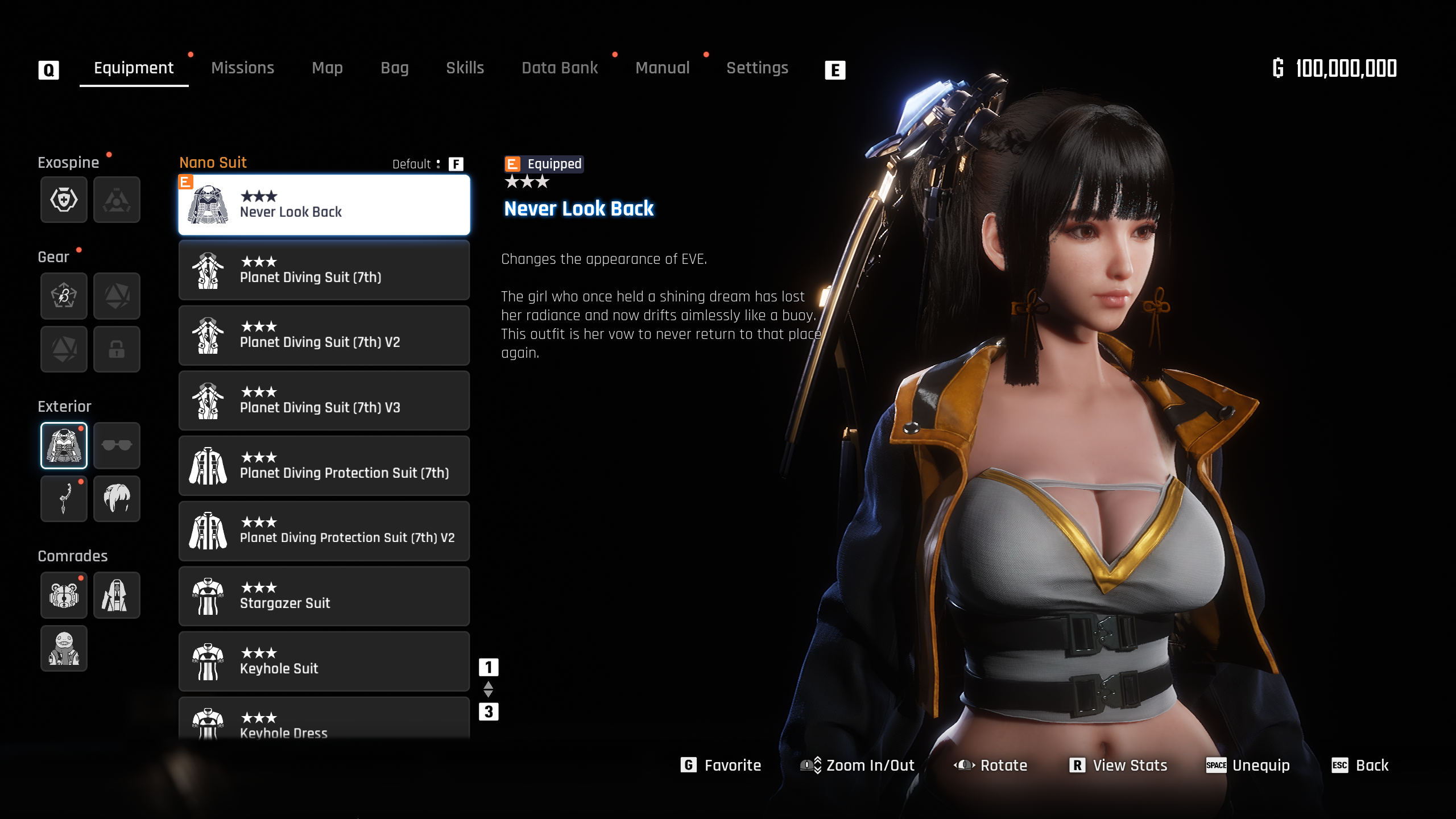
Task: Select the Never Look Back suit
Action: coord(324,205)
